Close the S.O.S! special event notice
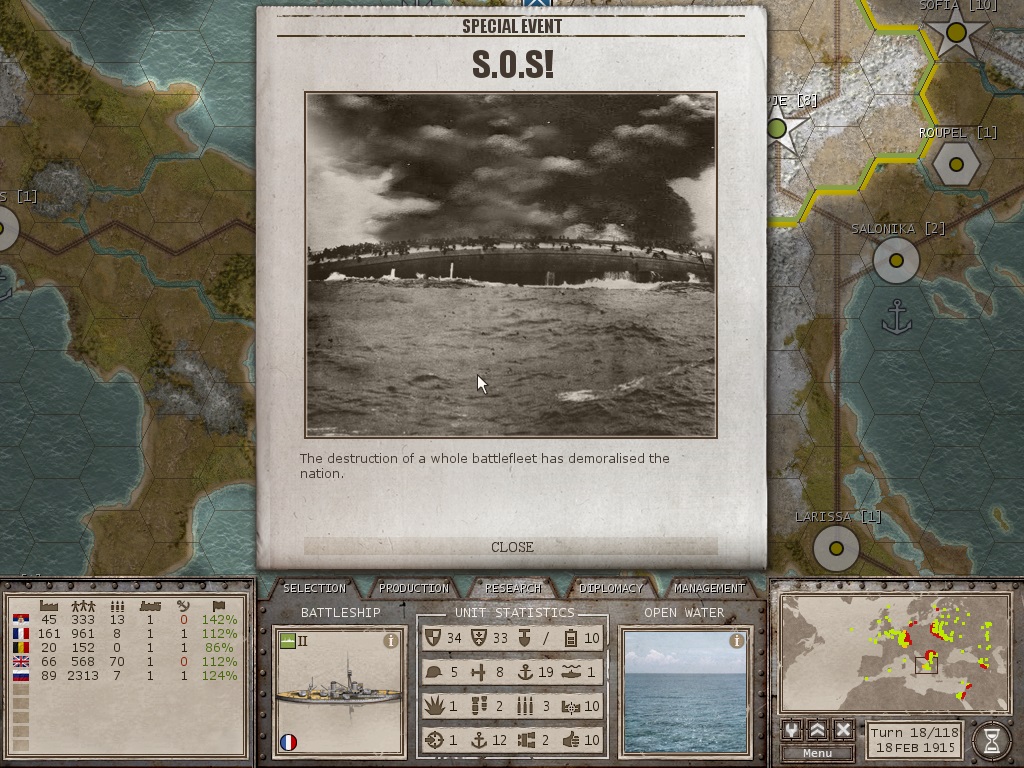 (511, 547)
